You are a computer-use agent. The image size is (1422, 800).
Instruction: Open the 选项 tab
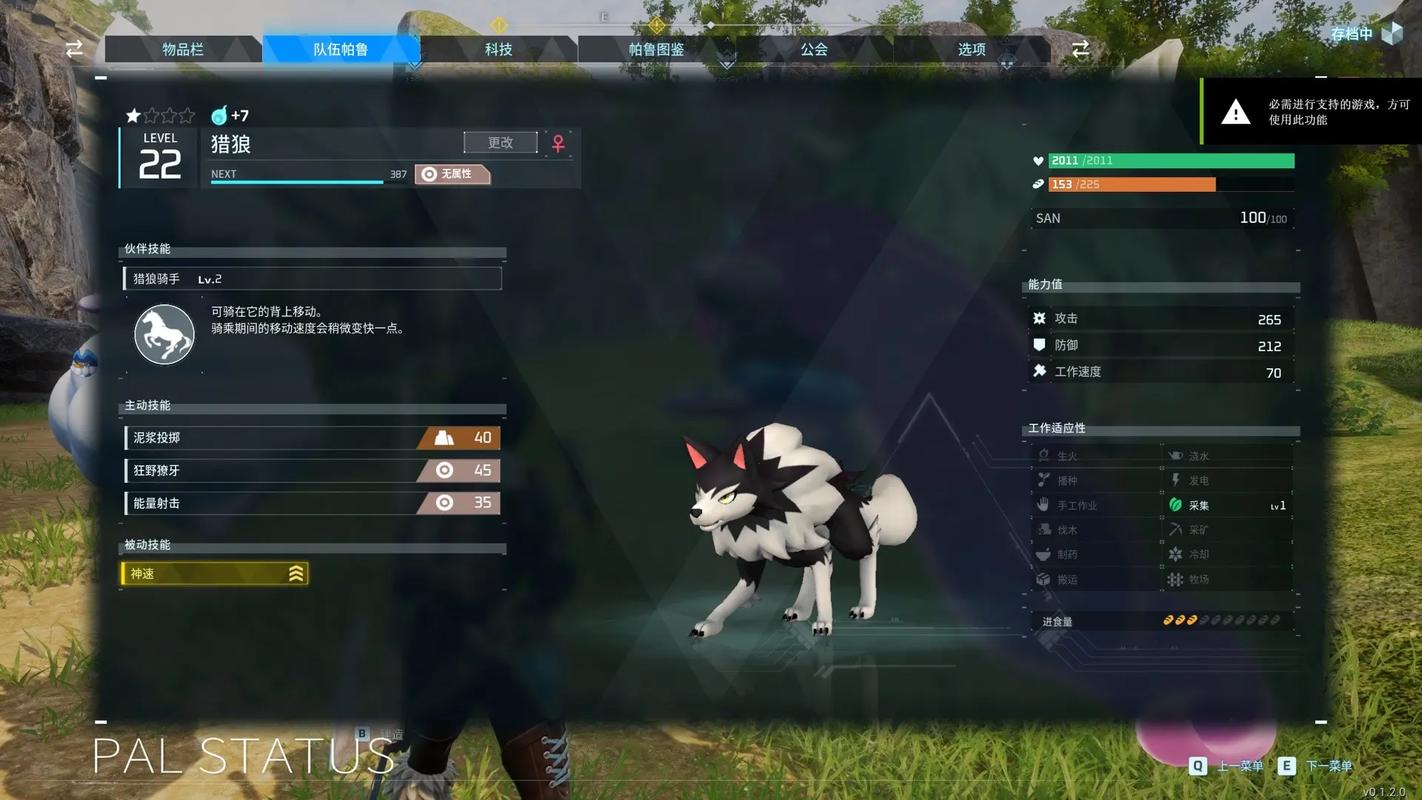pos(971,49)
